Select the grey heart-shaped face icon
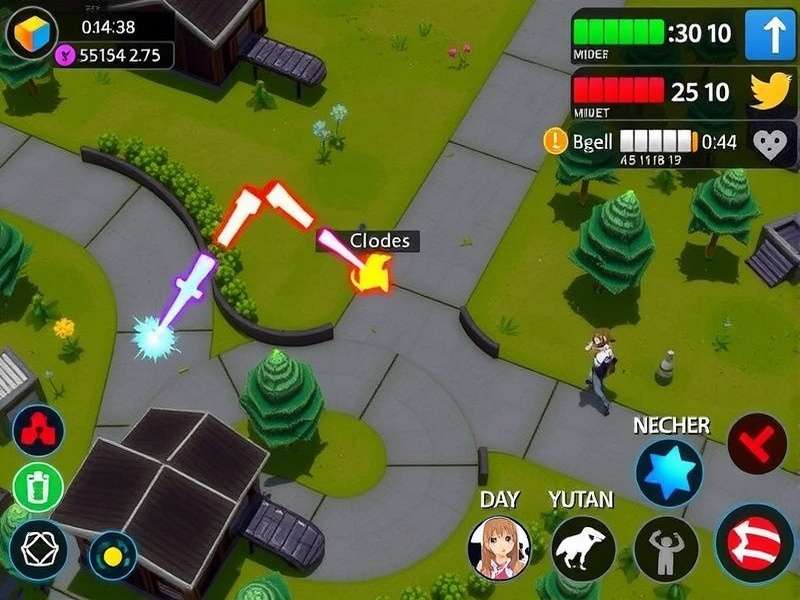Viewport: 800px width, 600px height. pos(771,145)
